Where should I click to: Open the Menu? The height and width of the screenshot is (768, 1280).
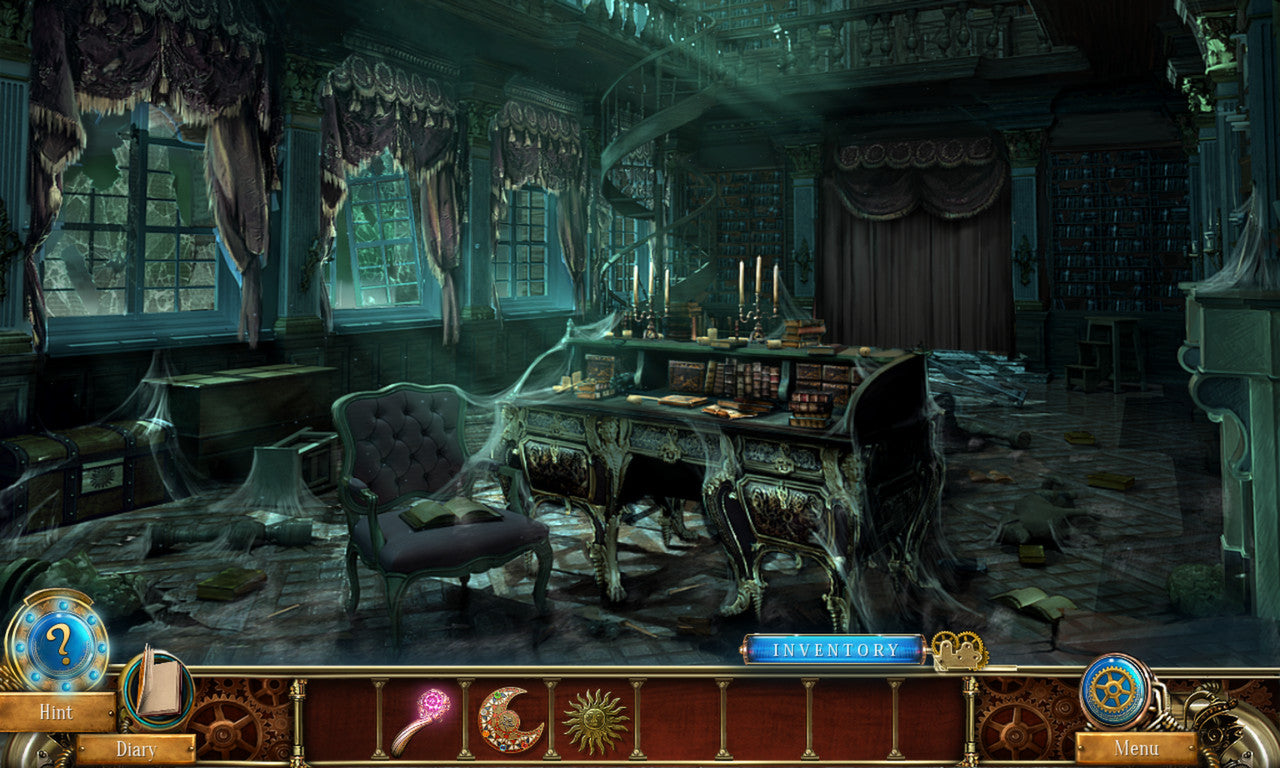tap(1136, 748)
